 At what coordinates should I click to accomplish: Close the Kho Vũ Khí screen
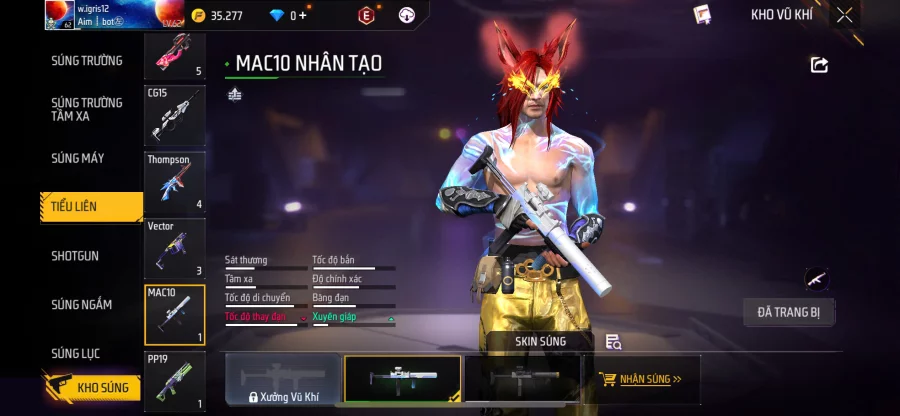tap(845, 15)
